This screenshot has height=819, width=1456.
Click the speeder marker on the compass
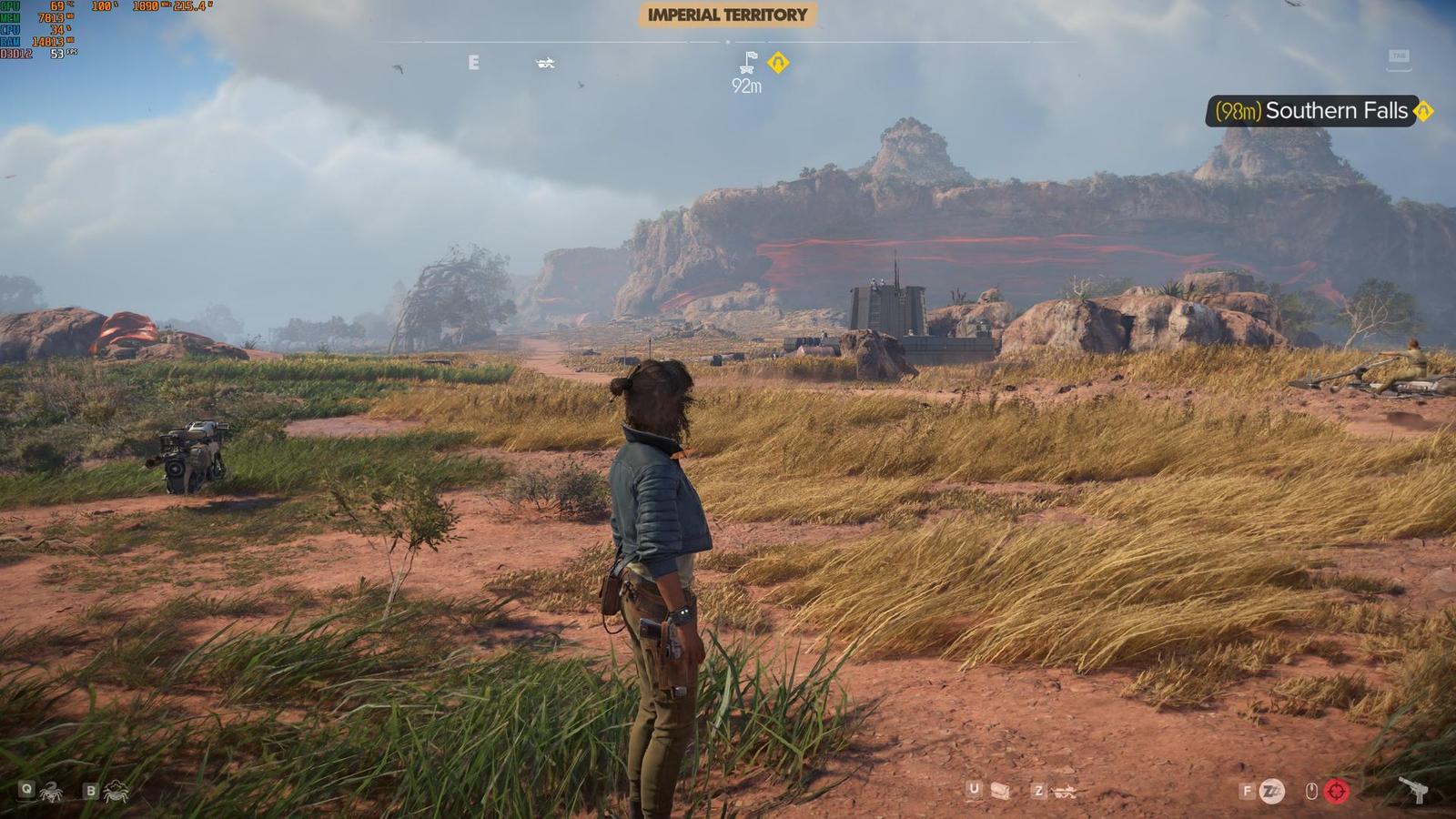(545, 63)
